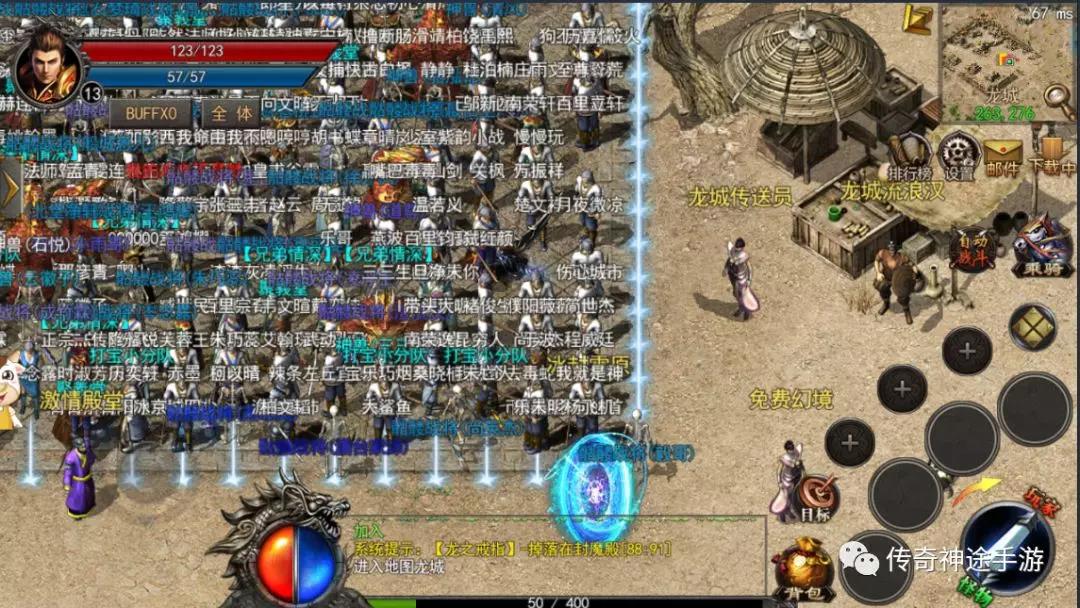
Task: Activate the 乘骑 mount icon
Action: [1041, 246]
